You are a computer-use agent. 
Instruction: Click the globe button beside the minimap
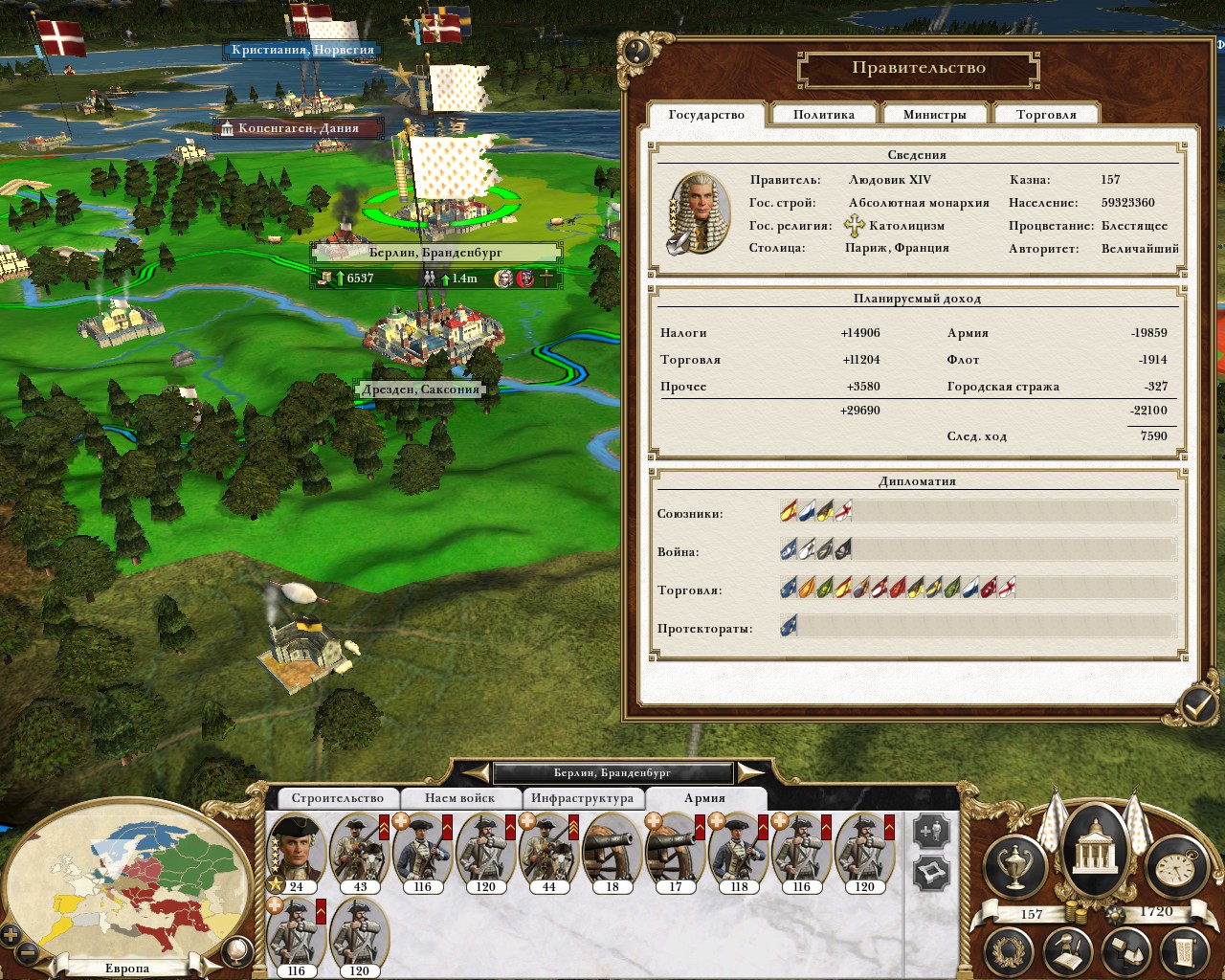235,951
